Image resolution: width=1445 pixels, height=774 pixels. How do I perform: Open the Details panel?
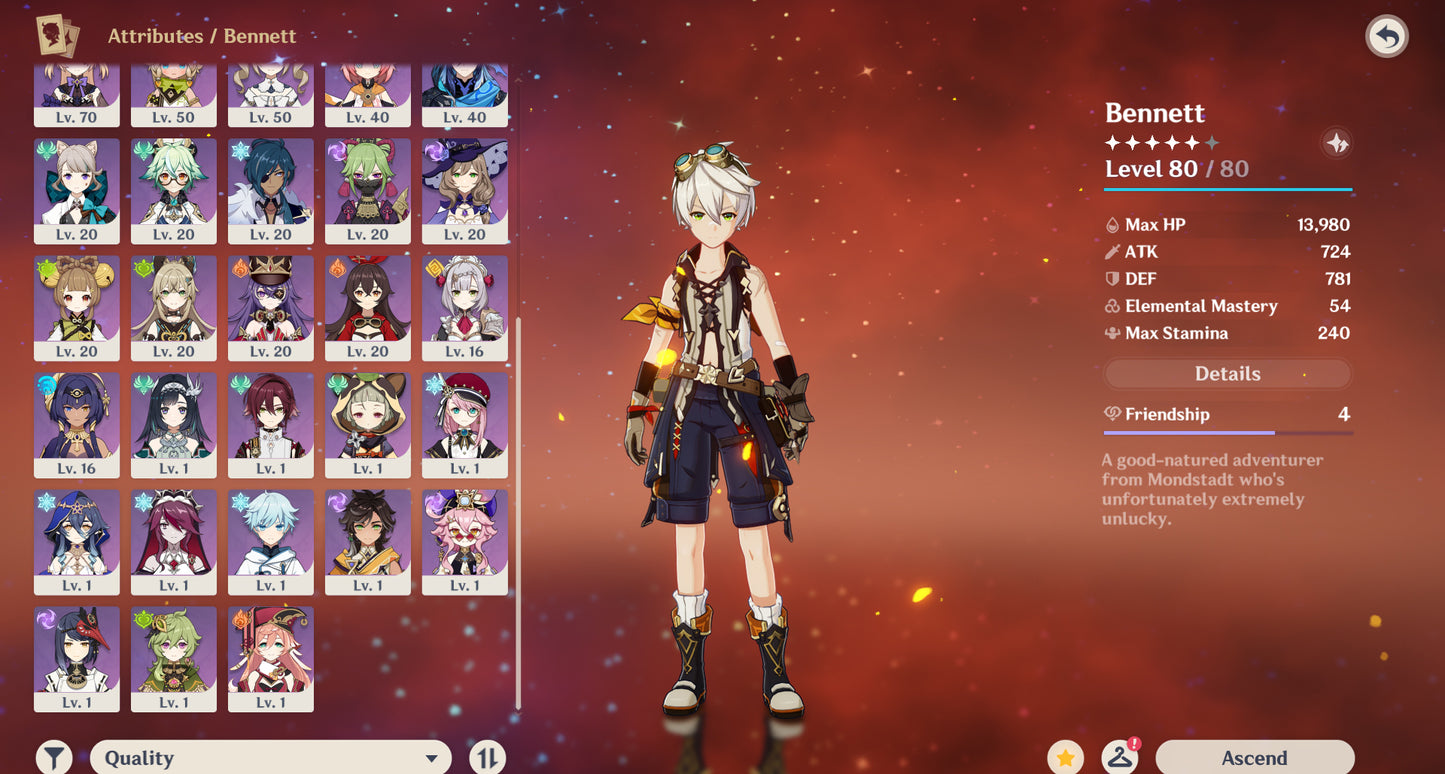point(1227,373)
